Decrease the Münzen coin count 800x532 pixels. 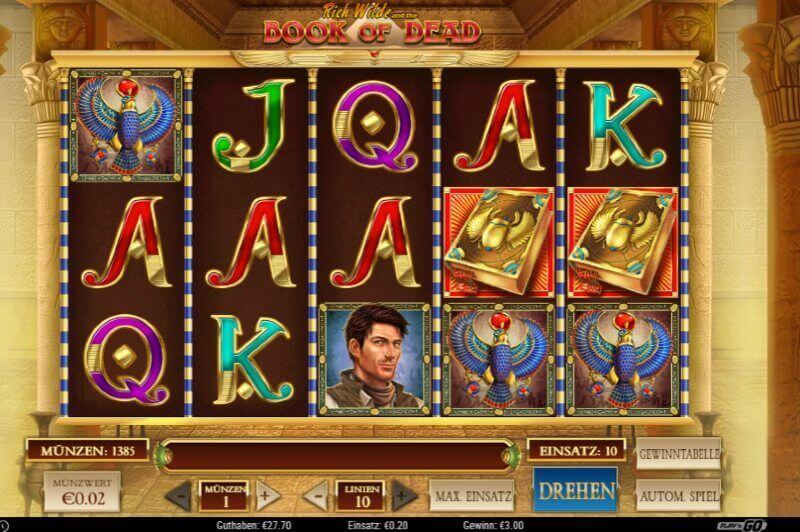178,494
